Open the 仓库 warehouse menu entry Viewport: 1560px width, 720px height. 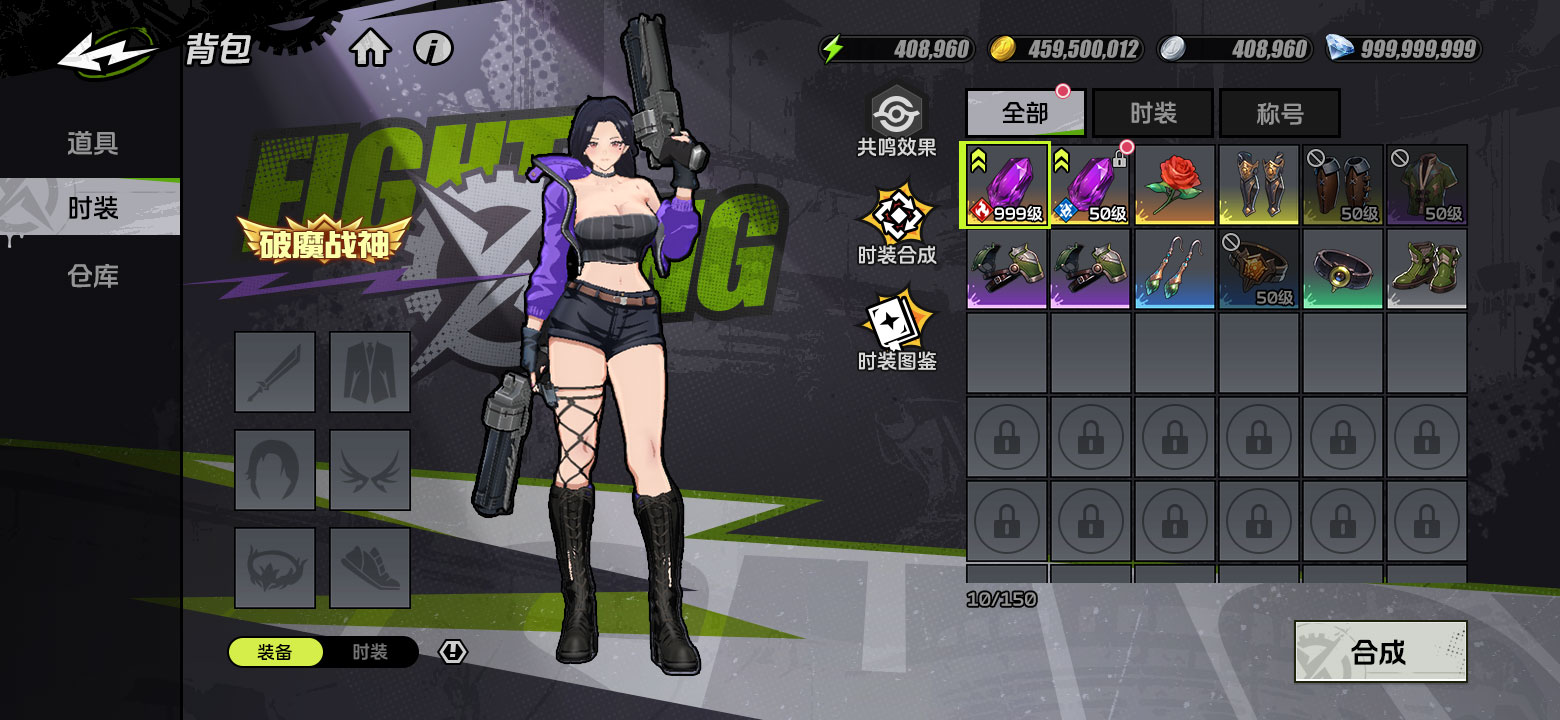pyautogui.click(x=92, y=276)
